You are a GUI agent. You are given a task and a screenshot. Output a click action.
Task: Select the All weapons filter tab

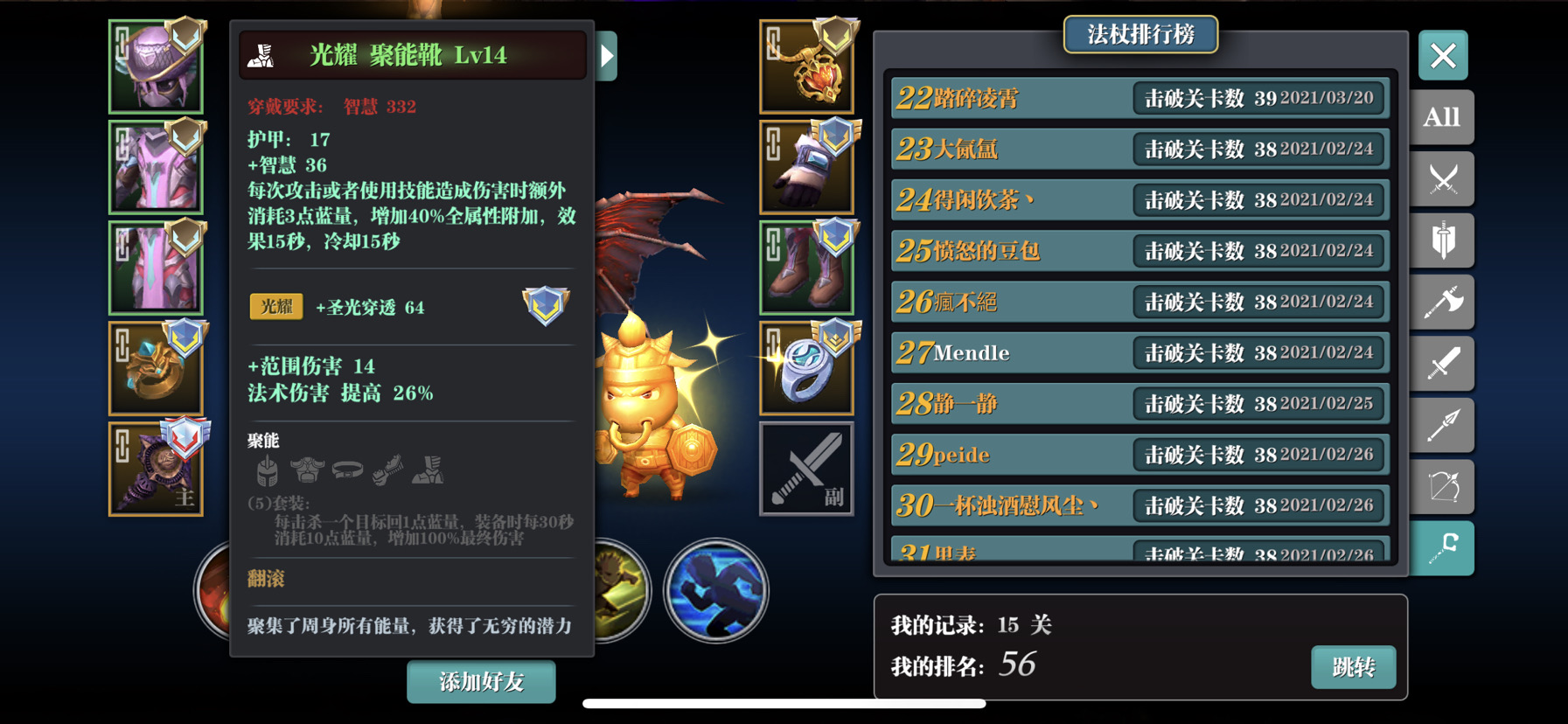click(x=1442, y=117)
